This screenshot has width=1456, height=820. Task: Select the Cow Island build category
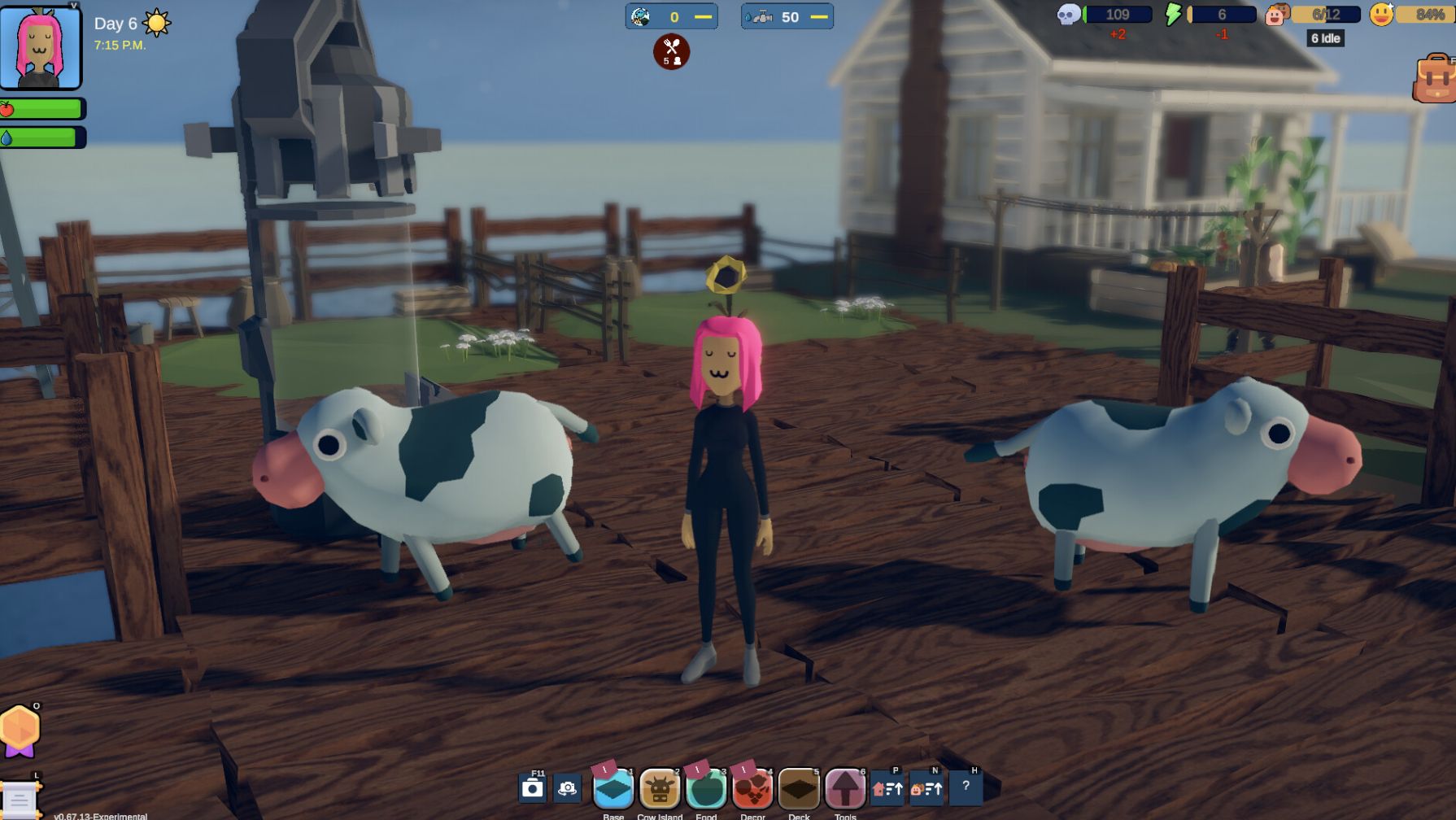tap(660, 788)
